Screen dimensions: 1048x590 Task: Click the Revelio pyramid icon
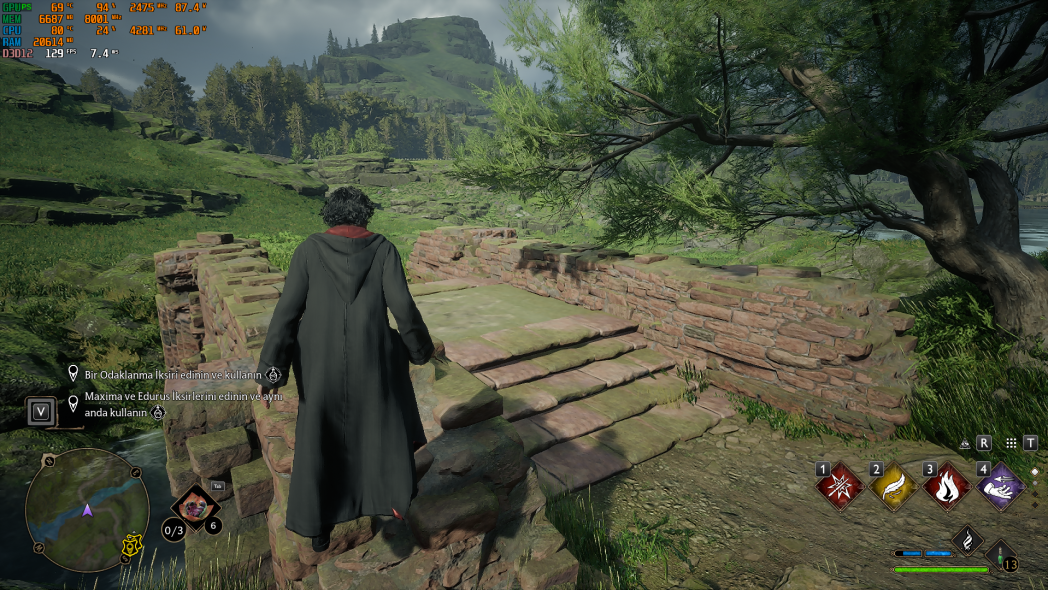coord(965,442)
